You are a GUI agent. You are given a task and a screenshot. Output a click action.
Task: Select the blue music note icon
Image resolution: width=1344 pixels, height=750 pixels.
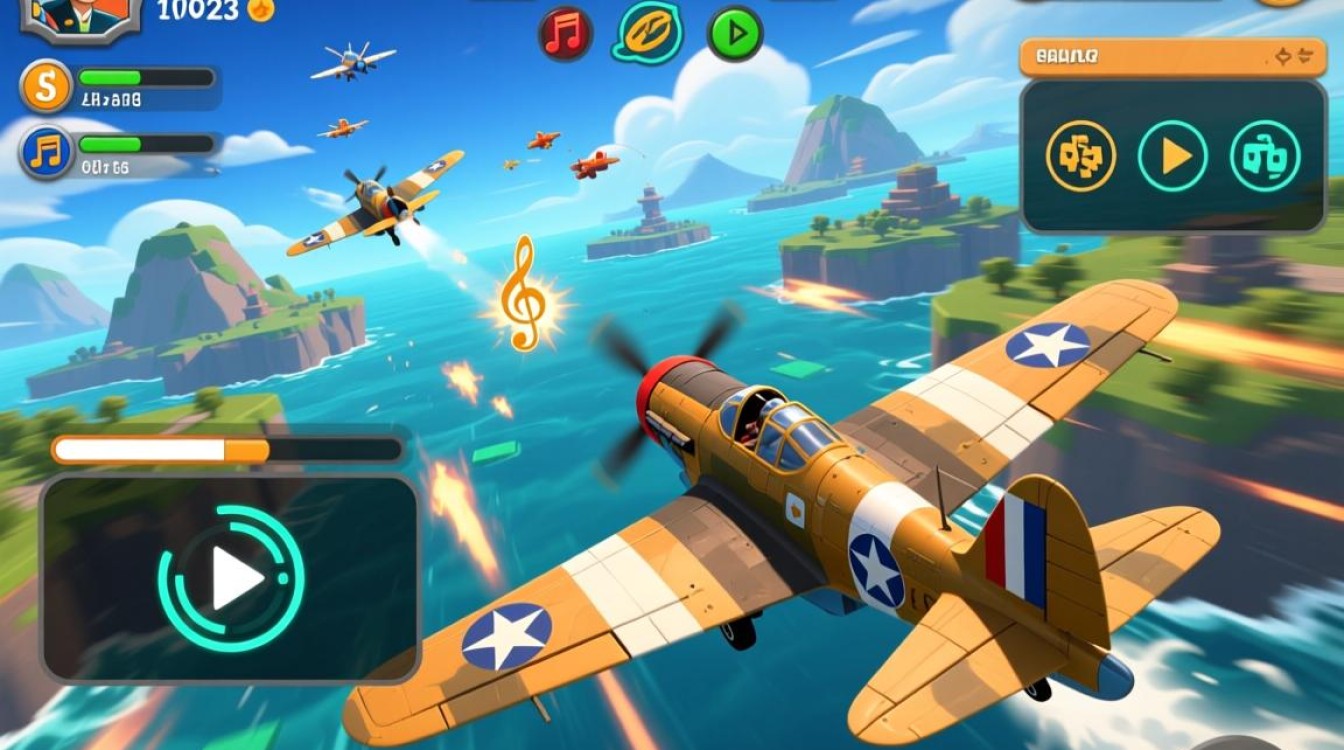tap(46, 153)
